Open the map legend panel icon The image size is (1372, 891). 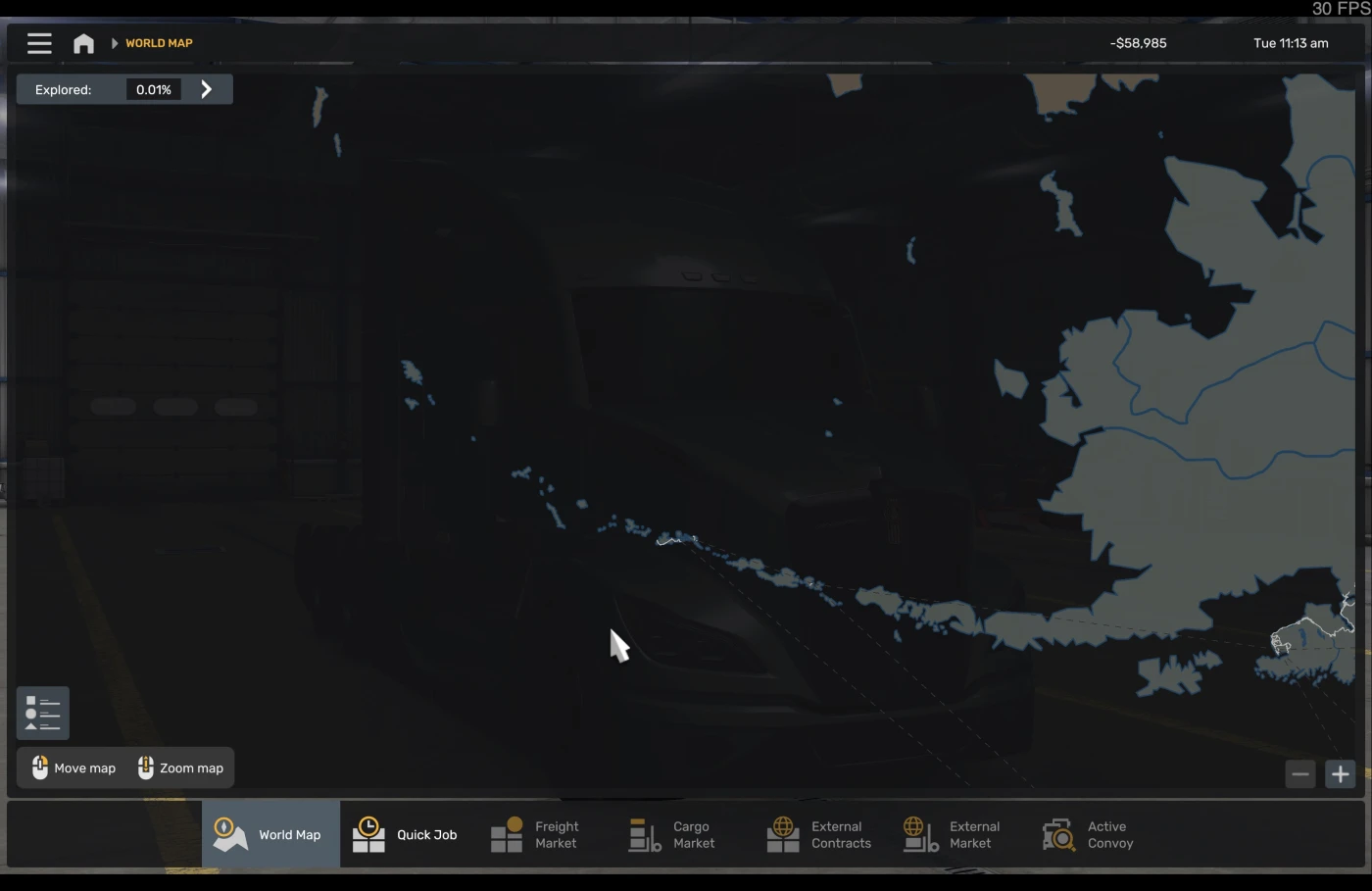coord(42,713)
